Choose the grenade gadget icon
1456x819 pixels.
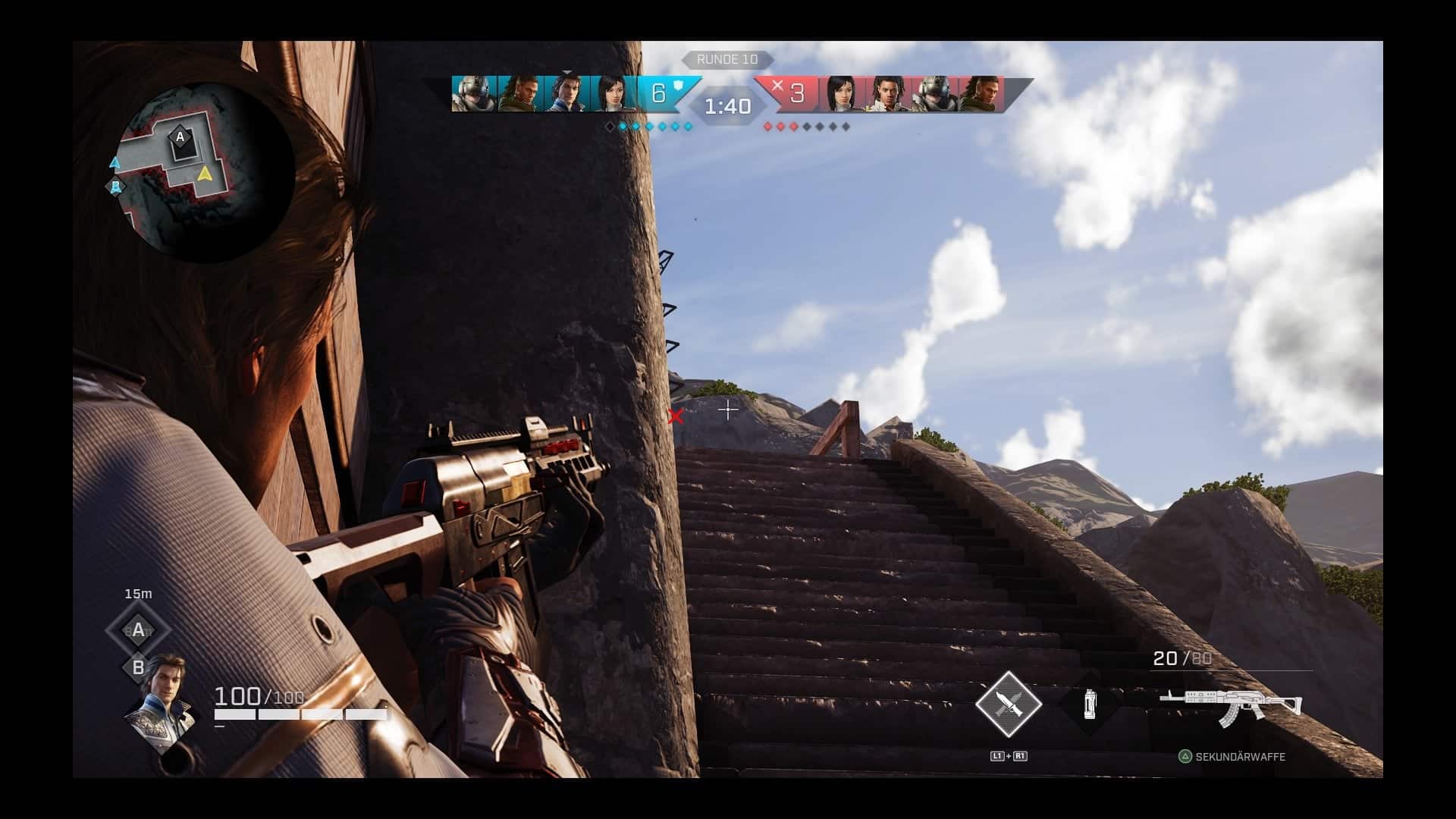(1089, 704)
